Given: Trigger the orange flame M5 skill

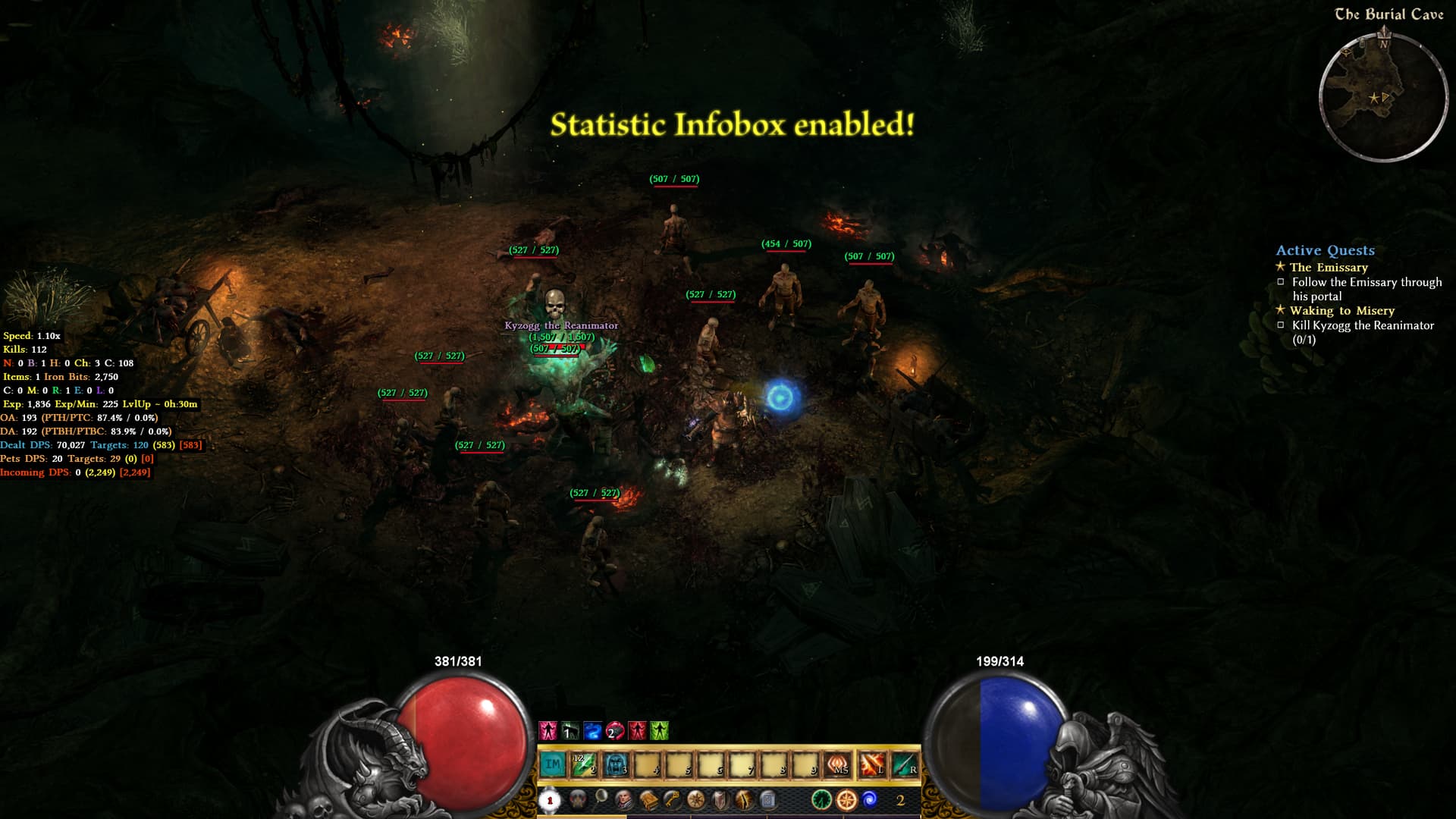Looking at the screenshot, I should [x=839, y=764].
